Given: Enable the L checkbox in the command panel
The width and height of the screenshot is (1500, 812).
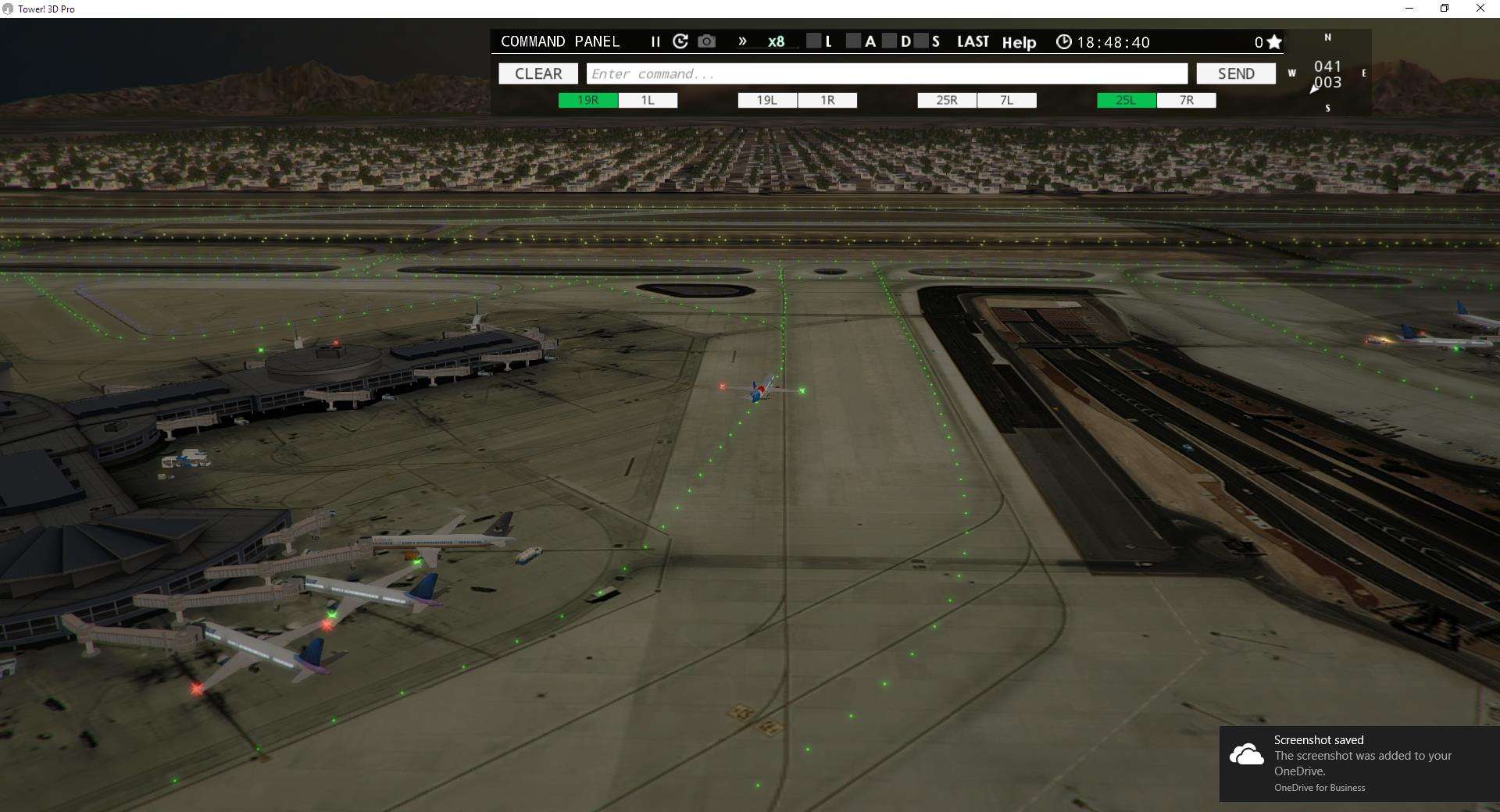Looking at the screenshot, I should tap(815, 41).
